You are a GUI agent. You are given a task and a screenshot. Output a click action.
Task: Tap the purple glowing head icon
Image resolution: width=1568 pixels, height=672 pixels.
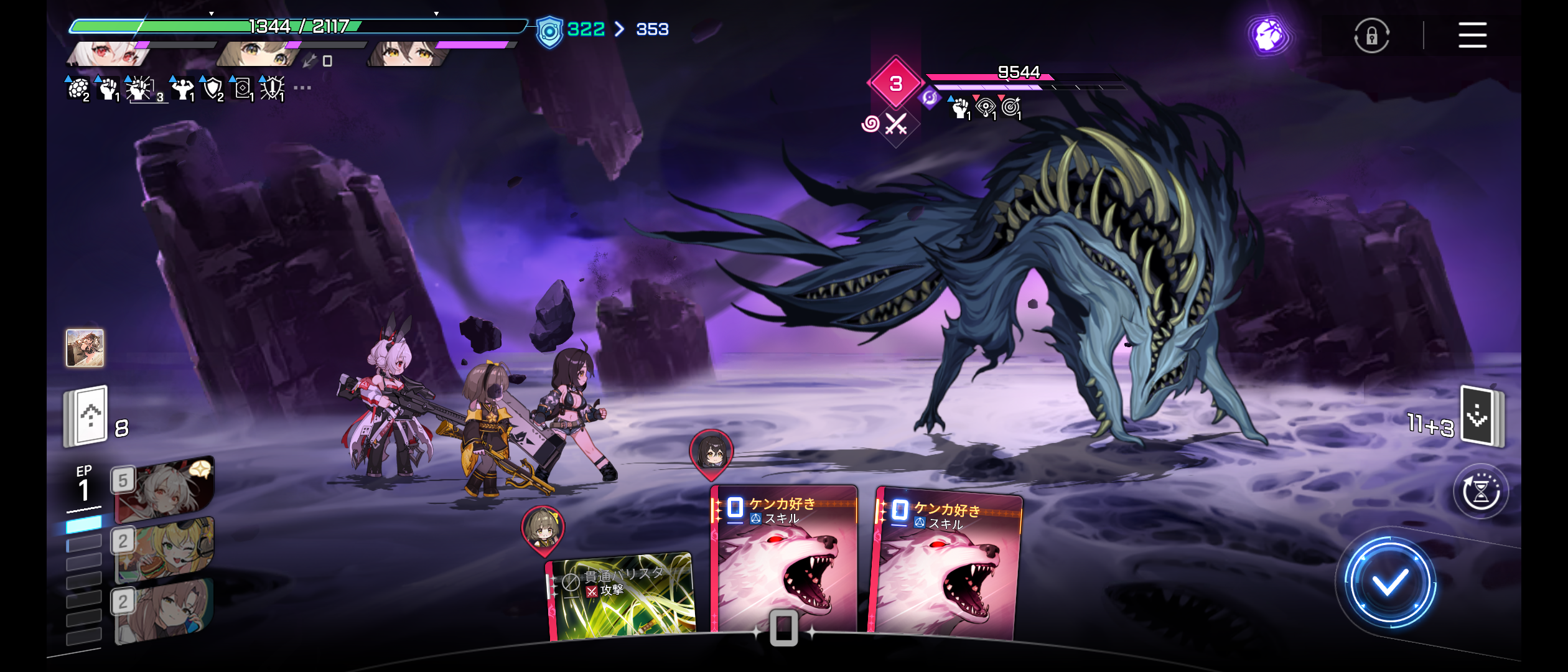click(x=1270, y=35)
